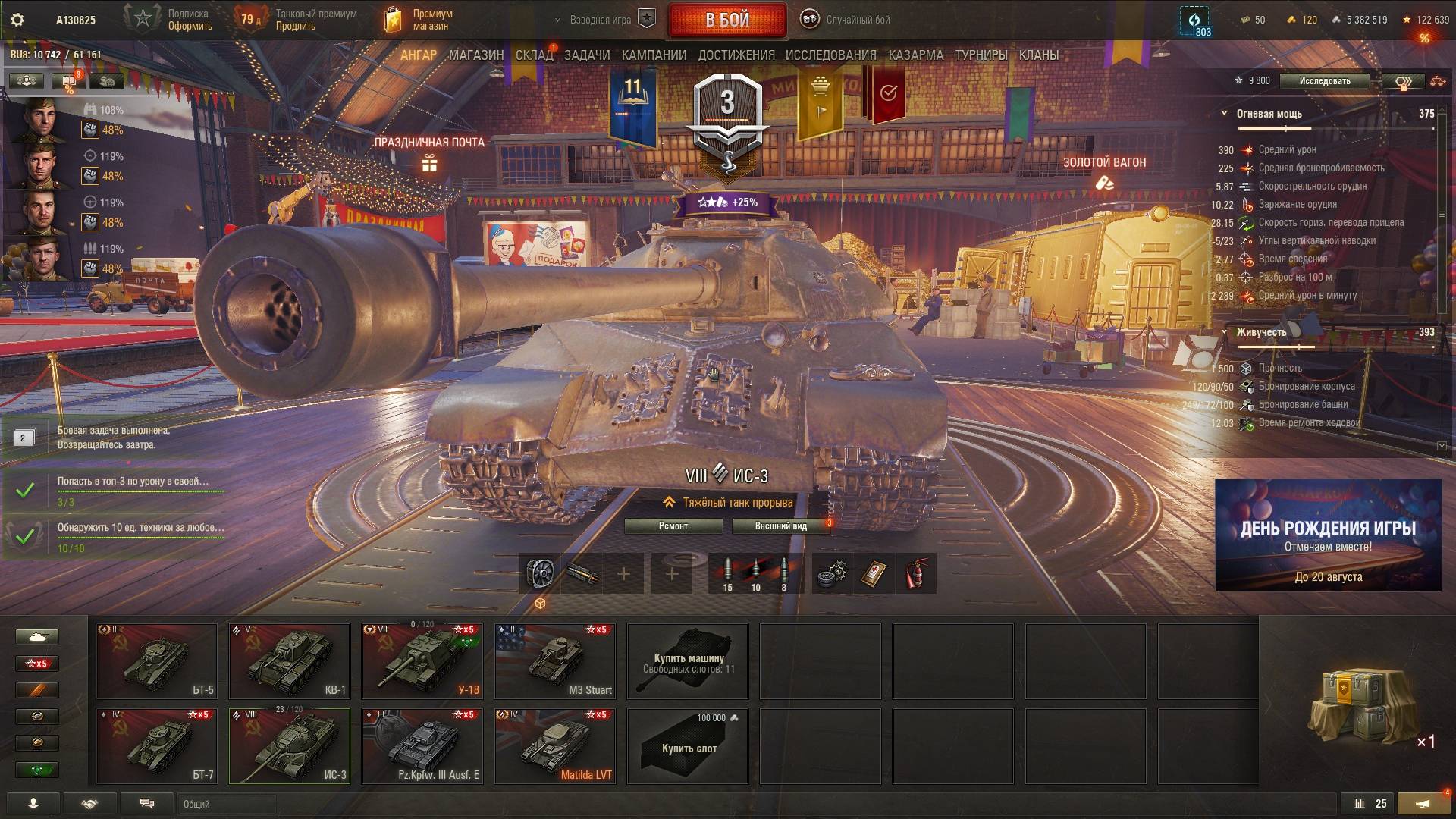Select the КВ-1 tank in carousel

pyautogui.click(x=289, y=661)
